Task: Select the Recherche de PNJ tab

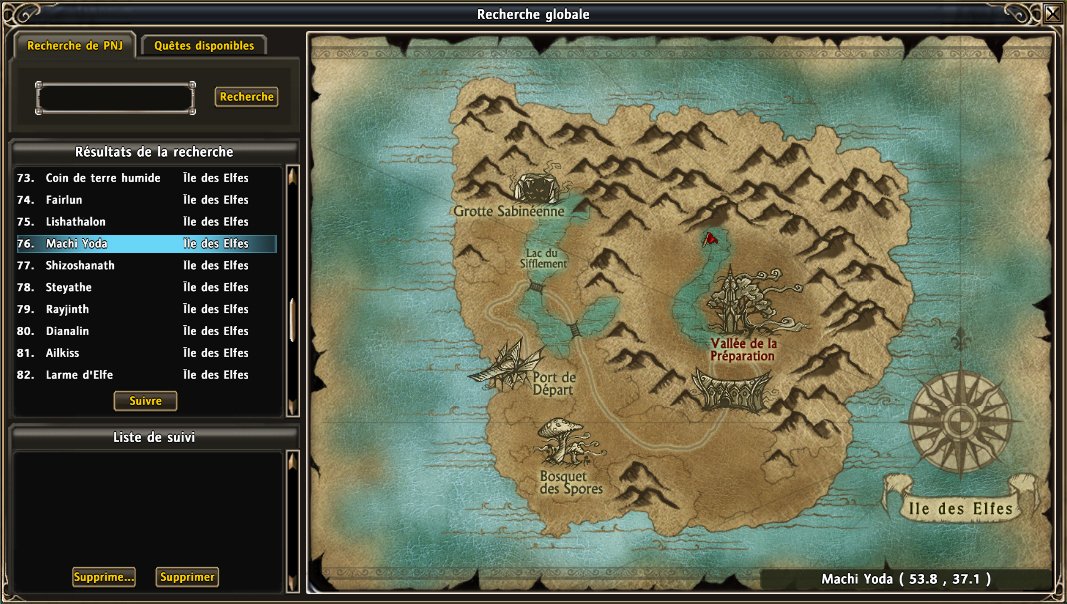Action: pos(75,45)
